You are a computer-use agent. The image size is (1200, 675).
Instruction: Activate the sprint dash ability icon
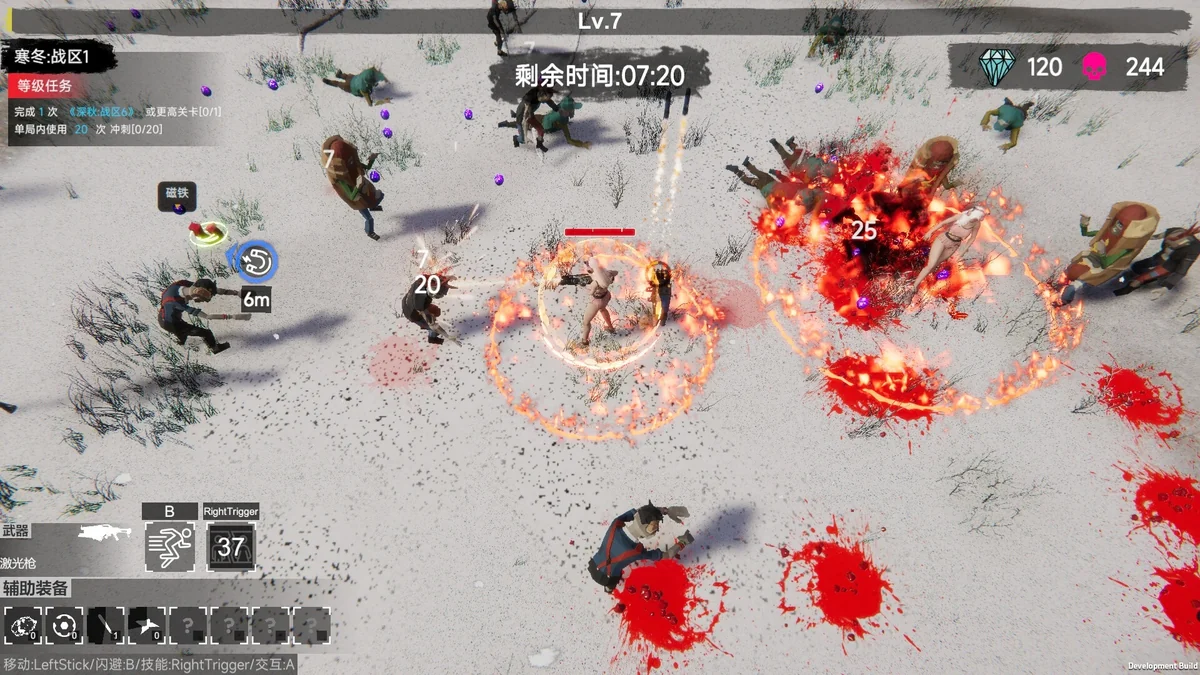click(x=168, y=547)
